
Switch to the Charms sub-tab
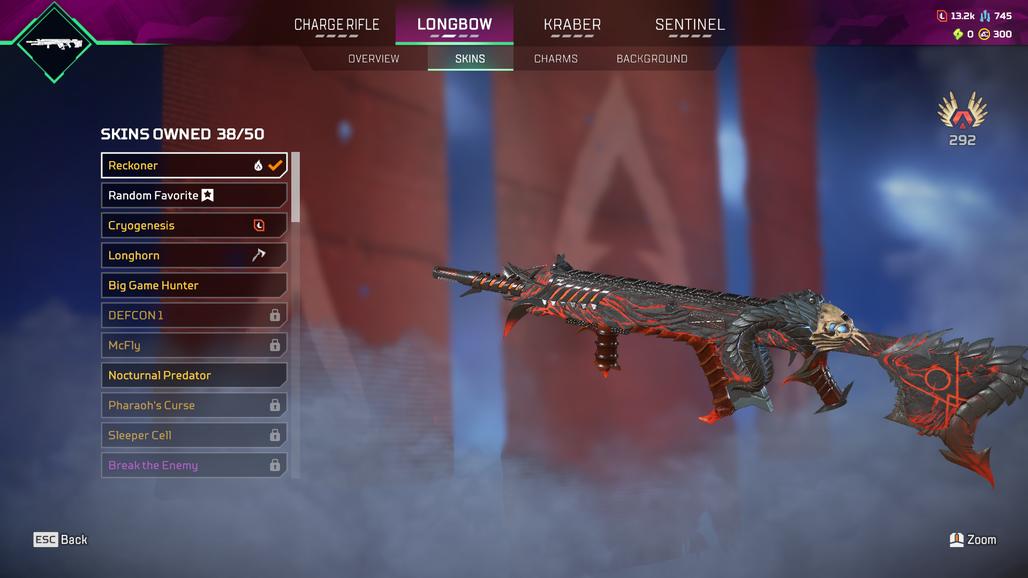555,59
